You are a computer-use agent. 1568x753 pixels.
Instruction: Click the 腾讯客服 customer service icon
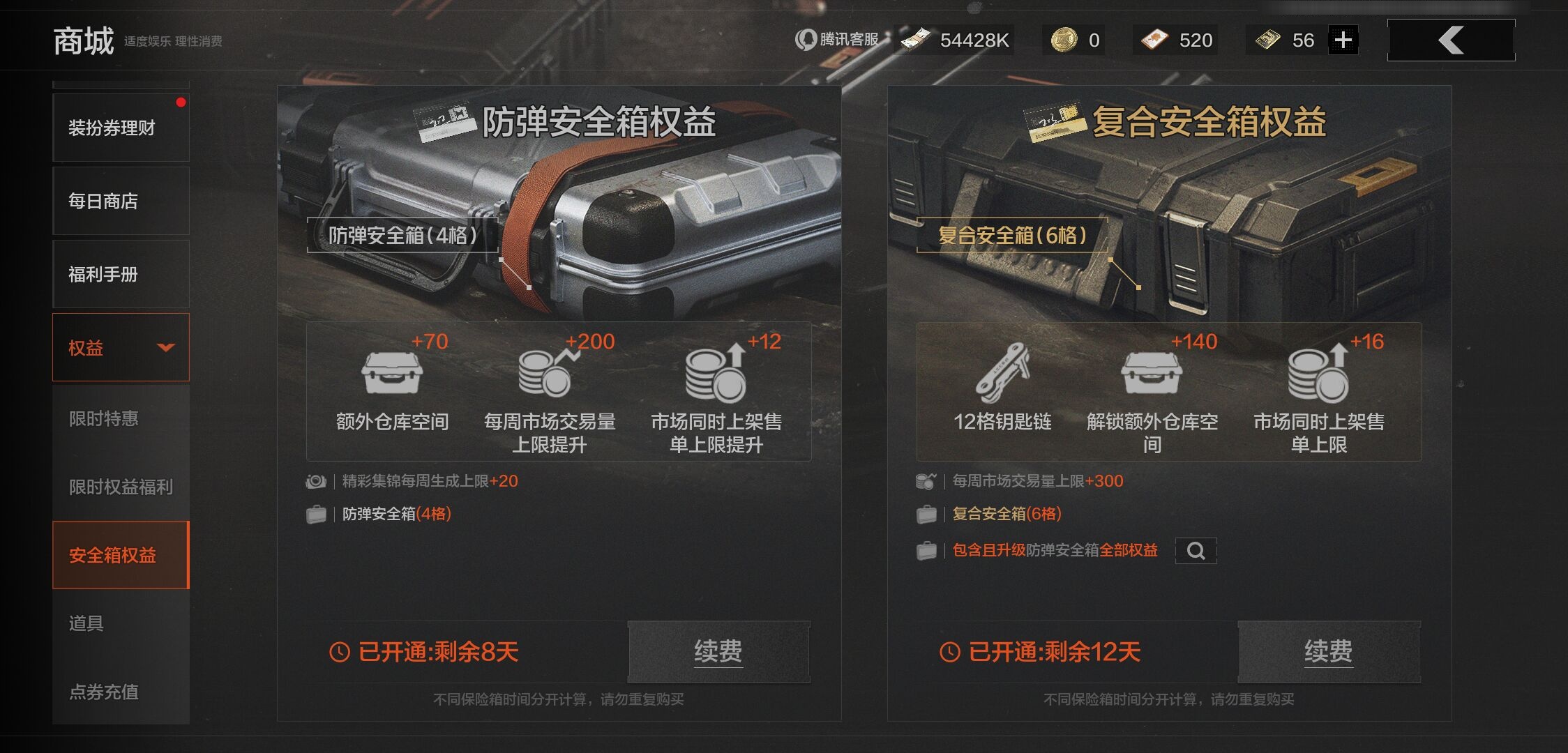pos(806,40)
